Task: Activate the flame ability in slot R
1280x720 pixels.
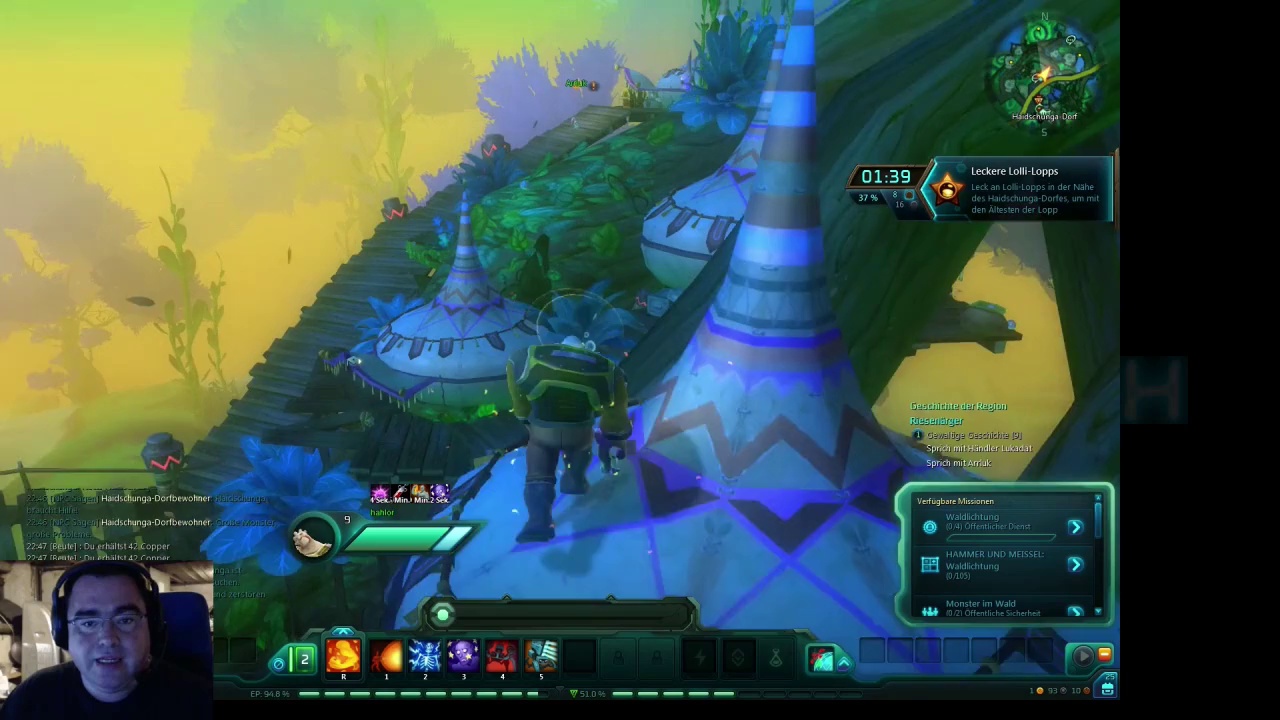Action: click(x=343, y=657)
